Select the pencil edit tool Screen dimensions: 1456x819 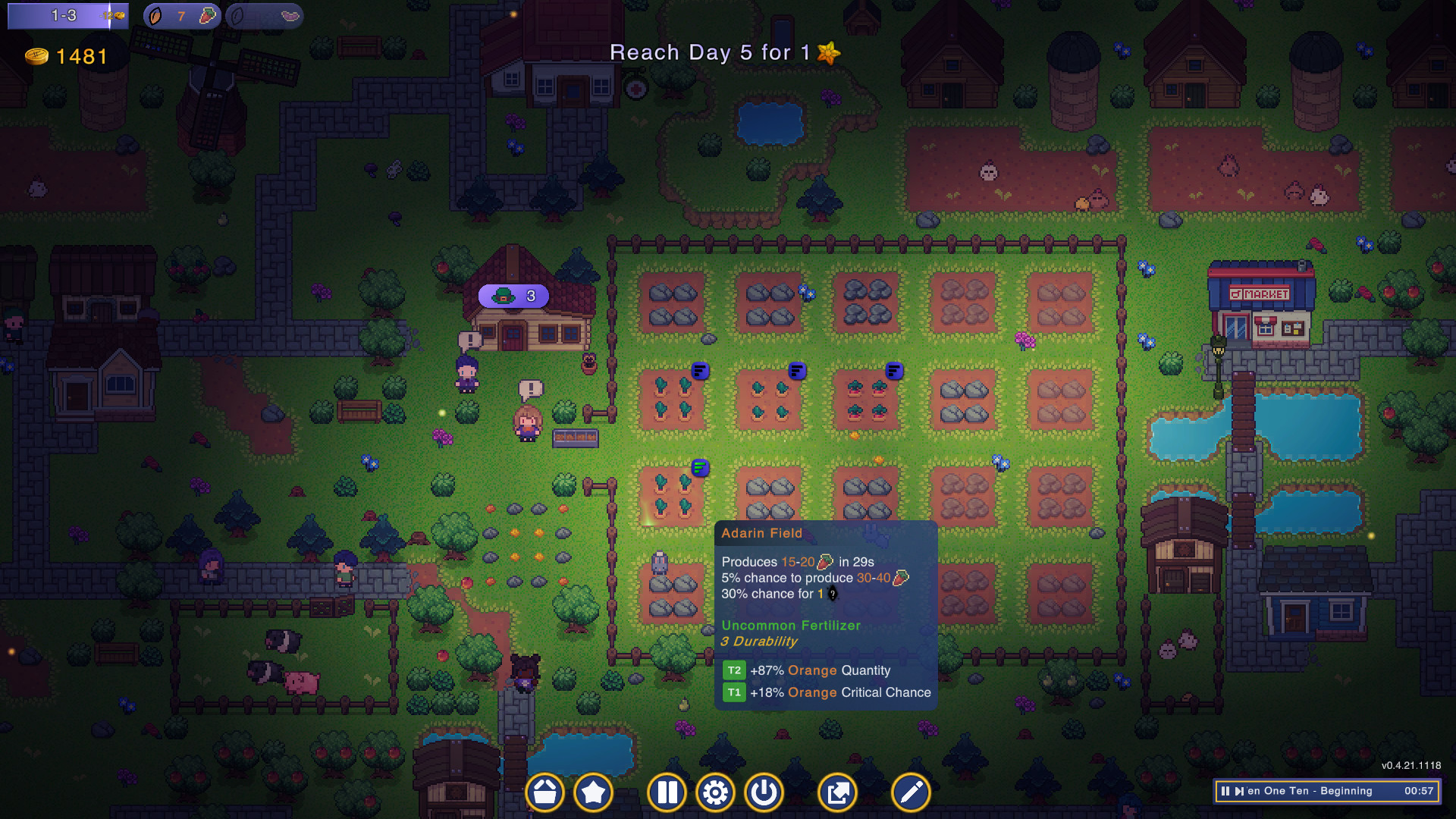coord(909,792)
